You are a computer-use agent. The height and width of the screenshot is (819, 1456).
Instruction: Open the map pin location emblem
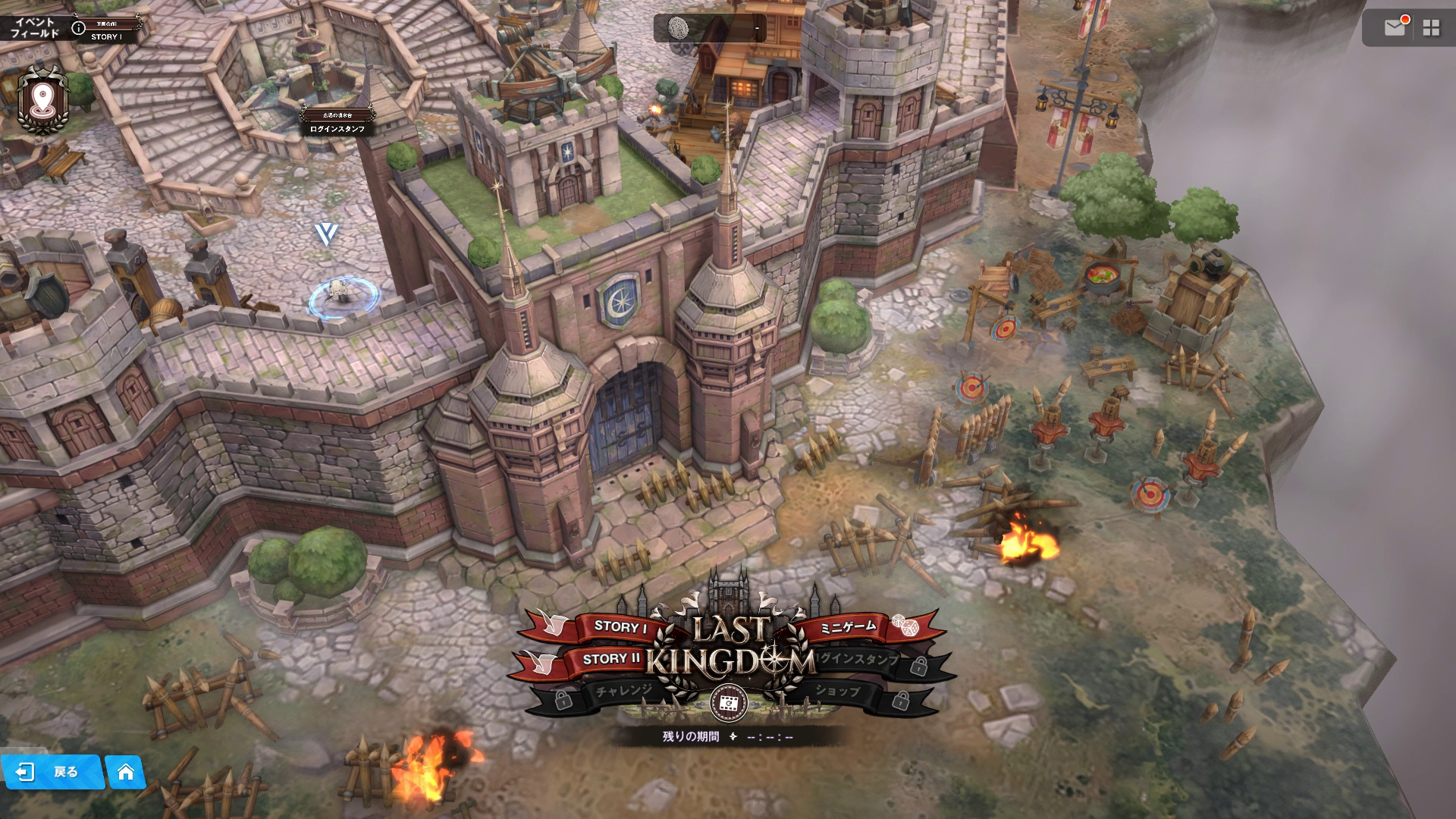[42, 101]
